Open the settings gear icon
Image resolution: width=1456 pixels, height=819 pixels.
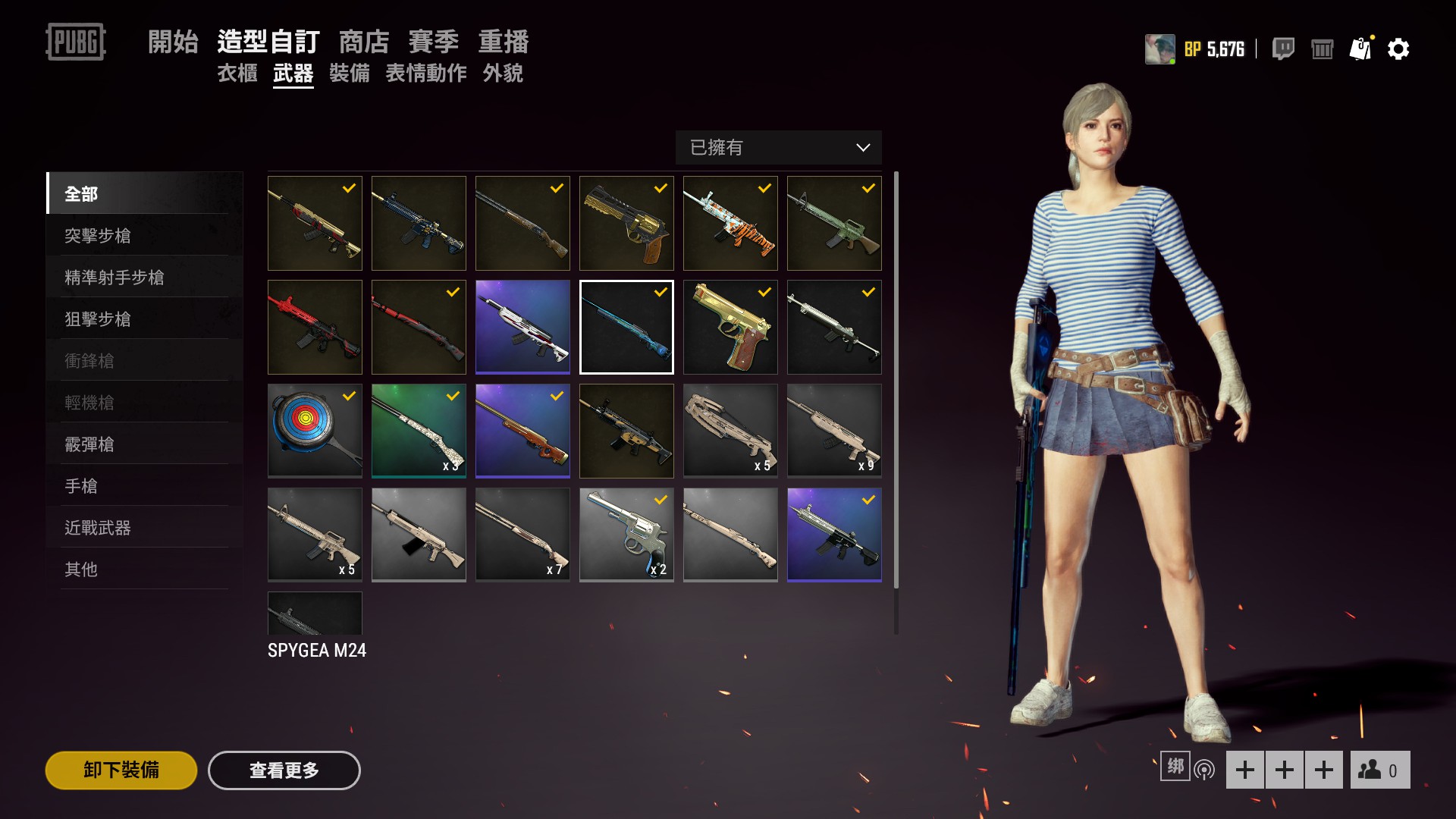(1398, 49)
